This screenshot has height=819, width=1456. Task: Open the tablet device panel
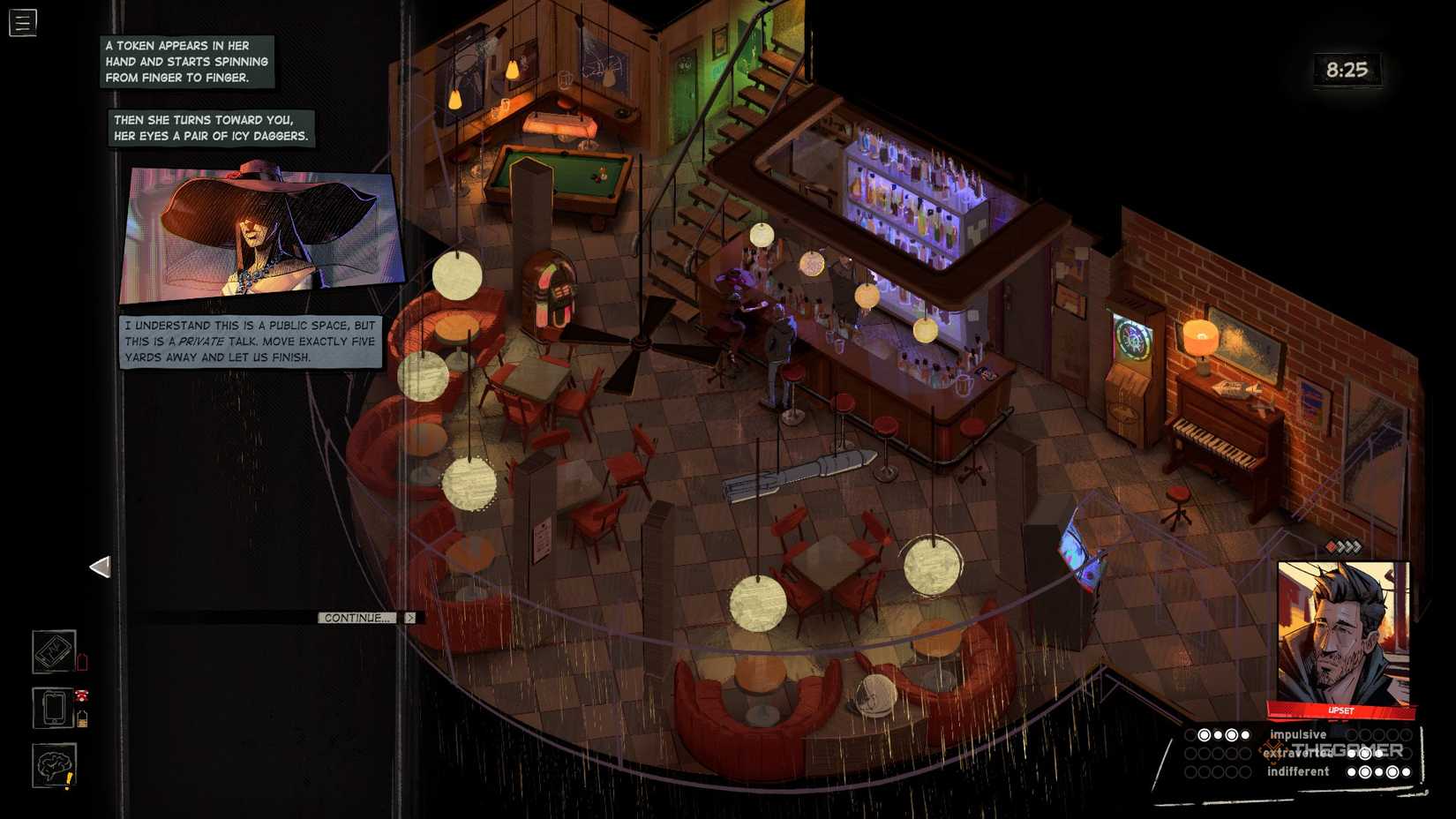[x=54, y=652]
